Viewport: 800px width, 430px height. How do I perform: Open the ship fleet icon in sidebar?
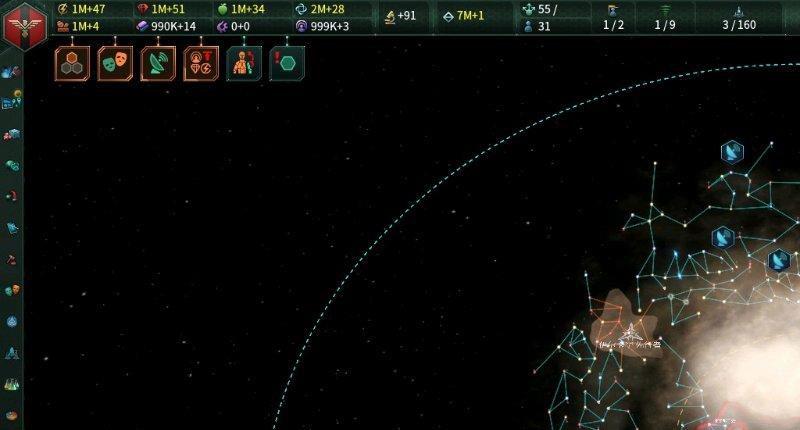point(12,352)
